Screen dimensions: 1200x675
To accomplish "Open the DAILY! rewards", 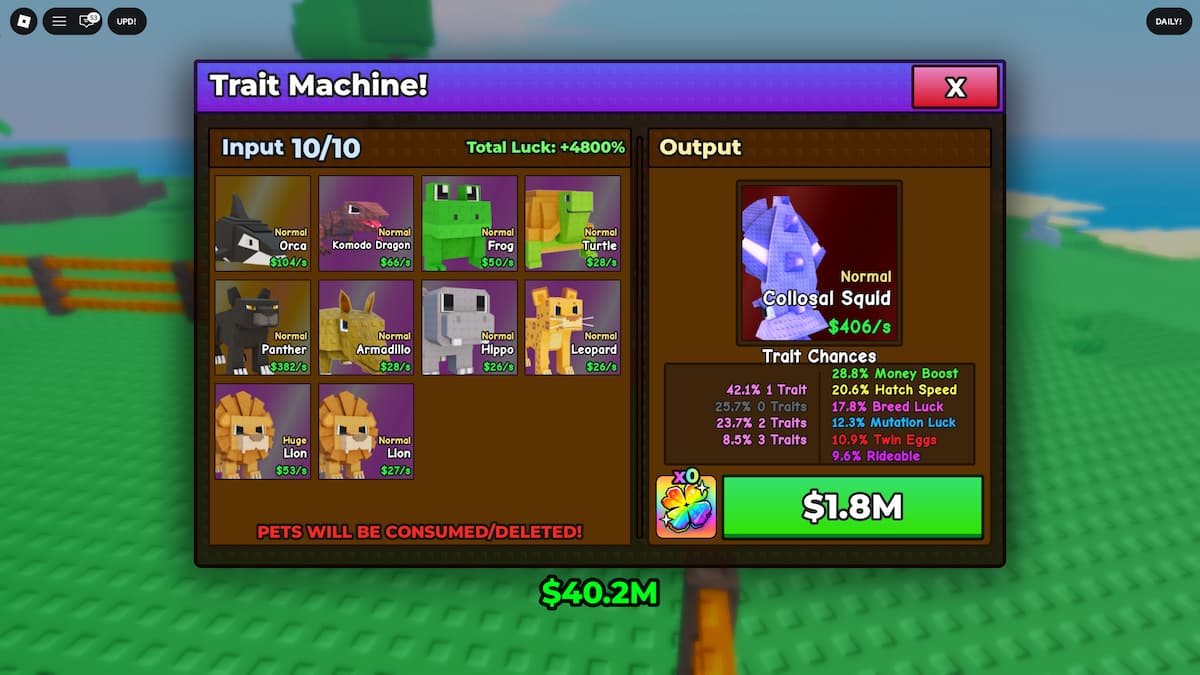I will pyautogui.click(x=1168, y=21).
